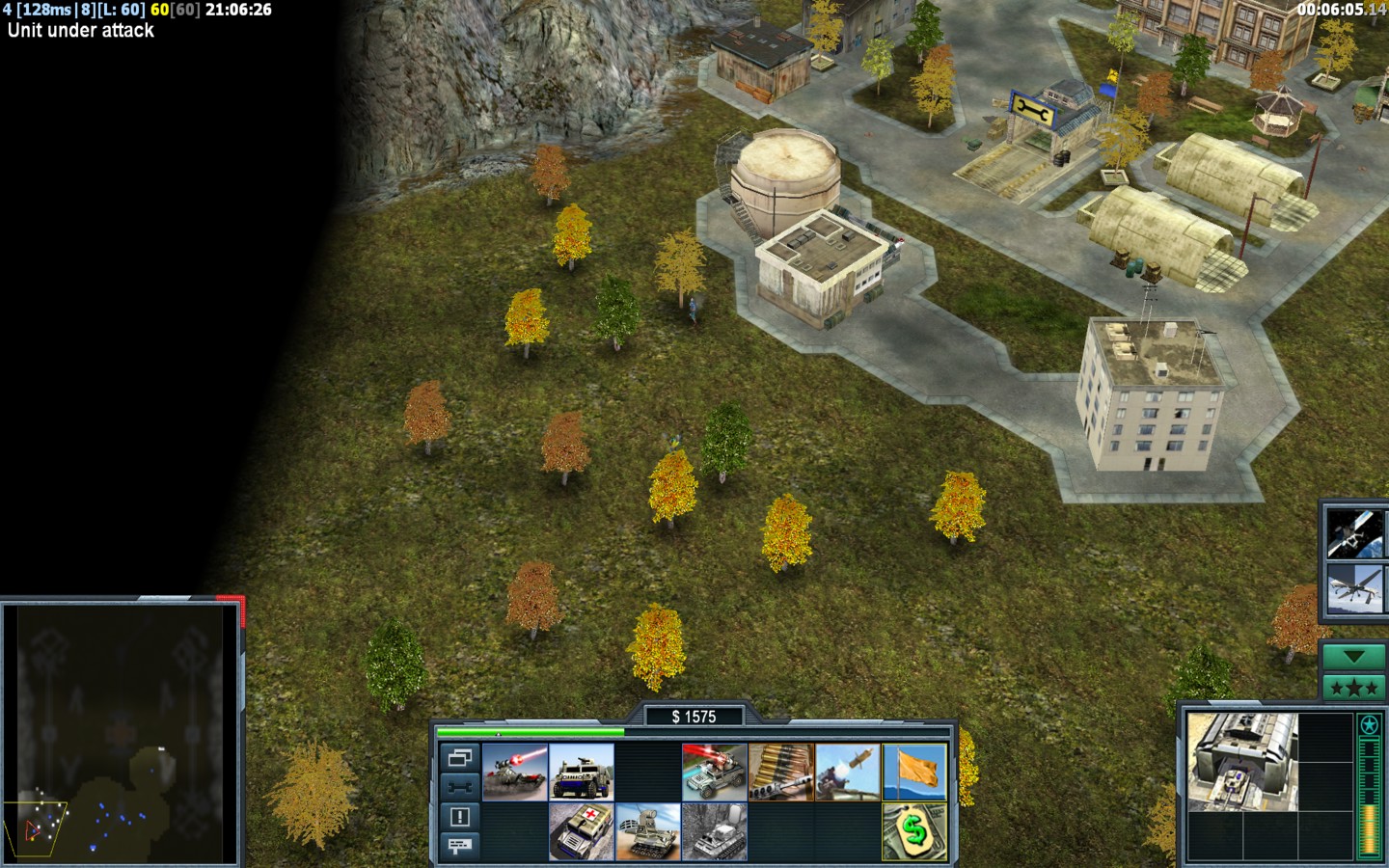Open the general's powers three-star button
The image size is (1389, 868).
[1354, 688]
